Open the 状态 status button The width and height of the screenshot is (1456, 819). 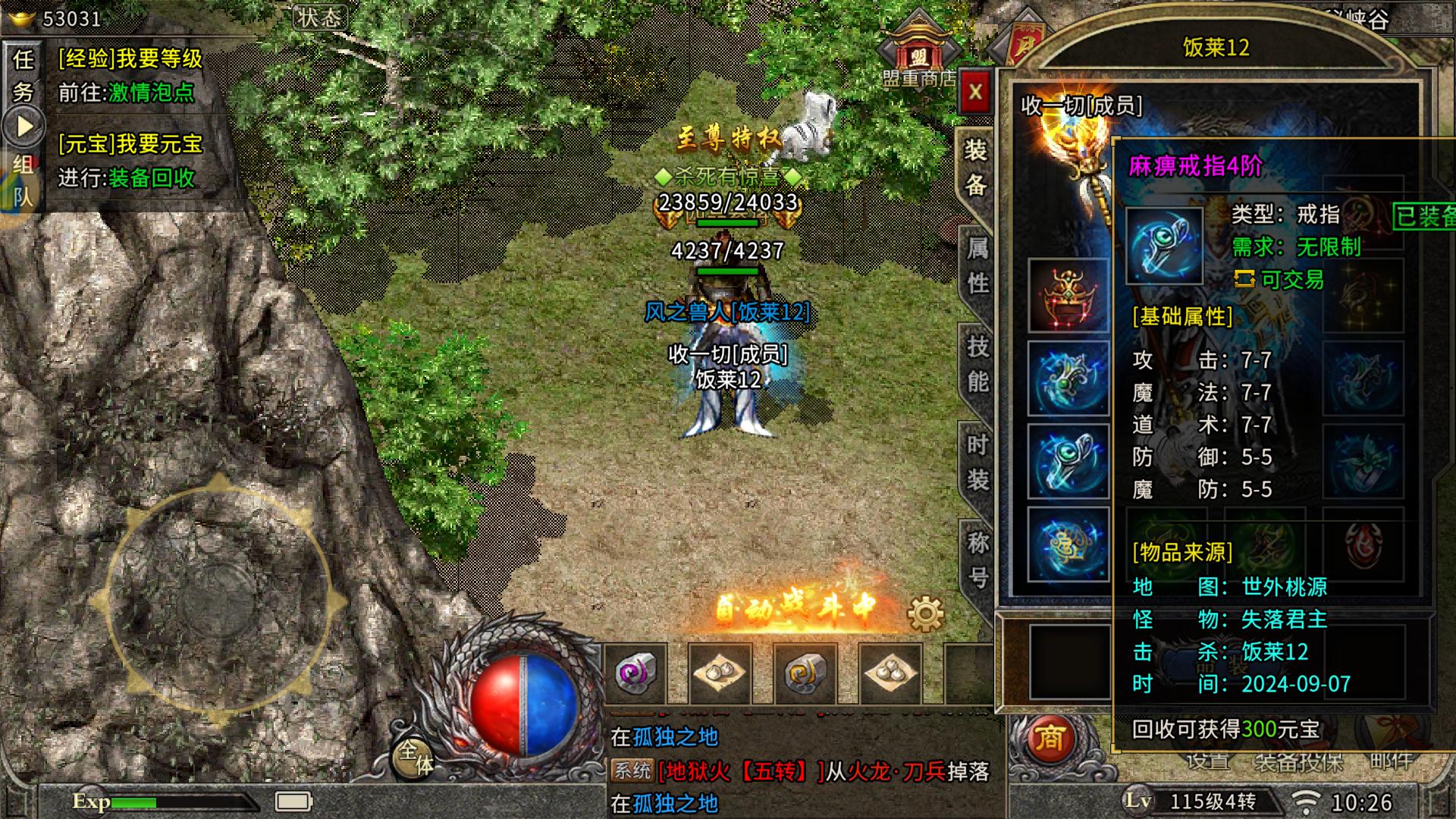(x=319, y=17)
